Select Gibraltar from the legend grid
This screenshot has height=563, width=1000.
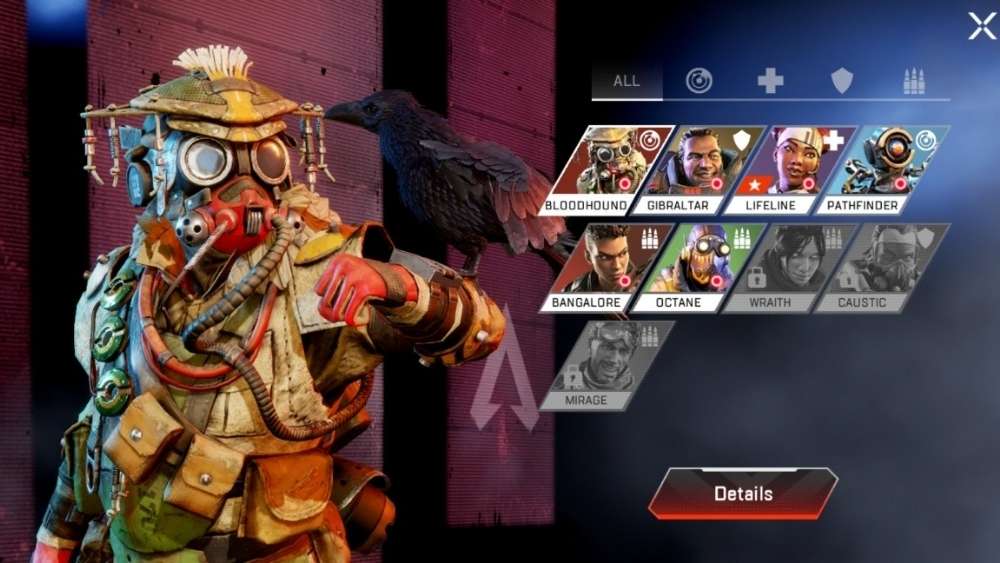point(688,168)
